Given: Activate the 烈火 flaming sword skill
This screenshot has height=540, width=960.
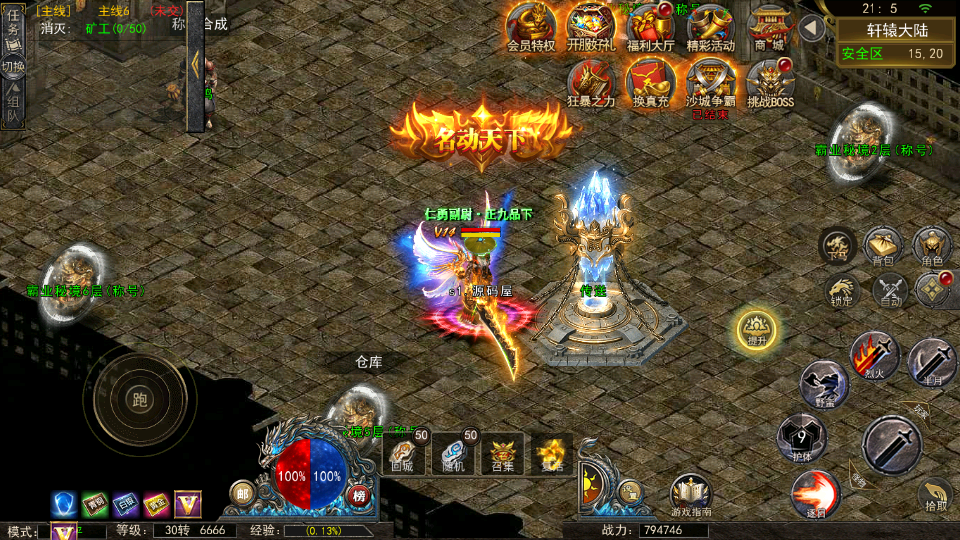Looking at the screenshot, I should click(x=874, y=356).
